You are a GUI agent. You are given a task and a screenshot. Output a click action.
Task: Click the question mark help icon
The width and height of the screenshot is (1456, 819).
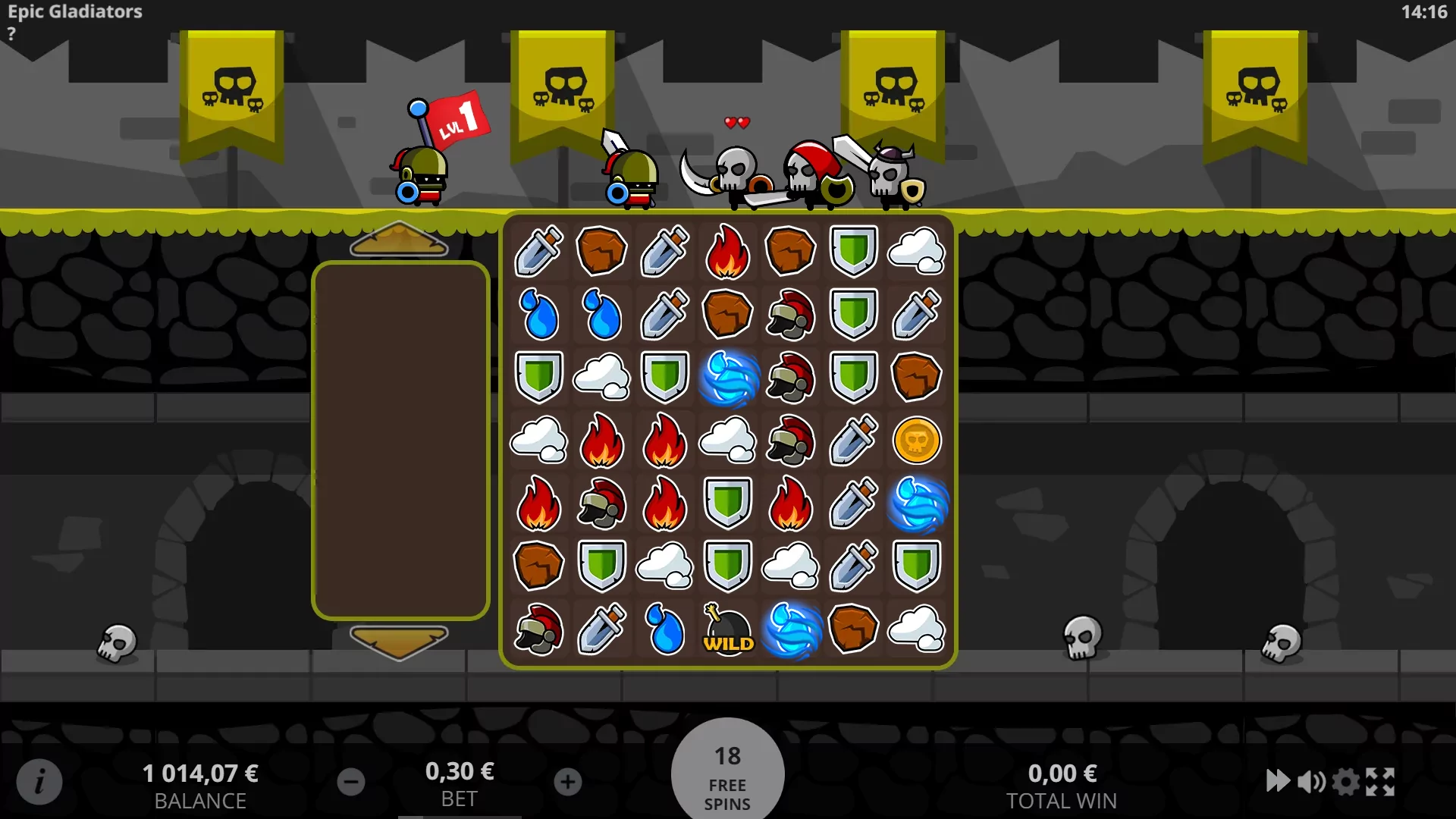point(11,33)
